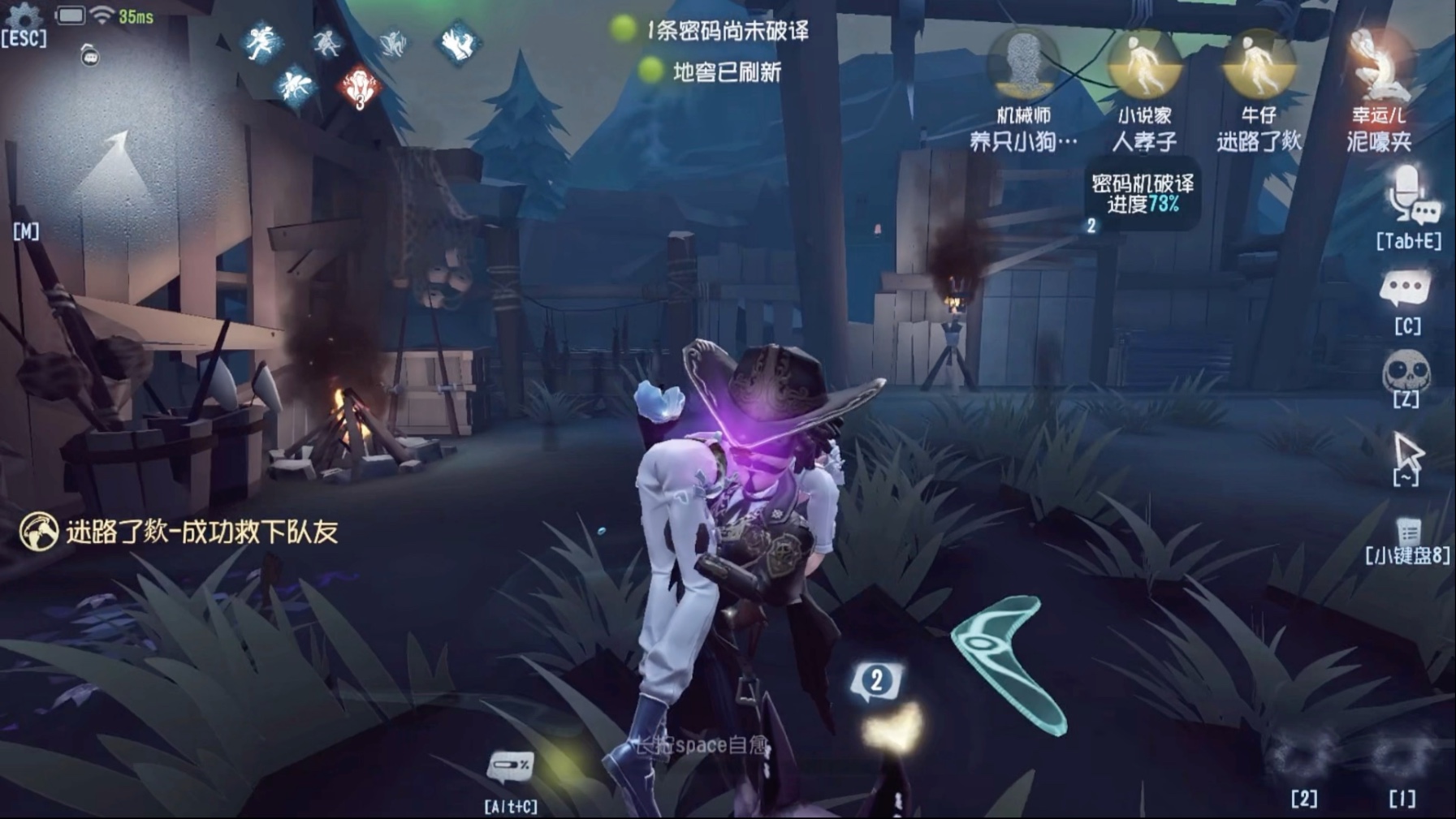Open the list panel icon labeled 小键盘8
This screenshot has width=1456, height=819.
[1407, 532]
